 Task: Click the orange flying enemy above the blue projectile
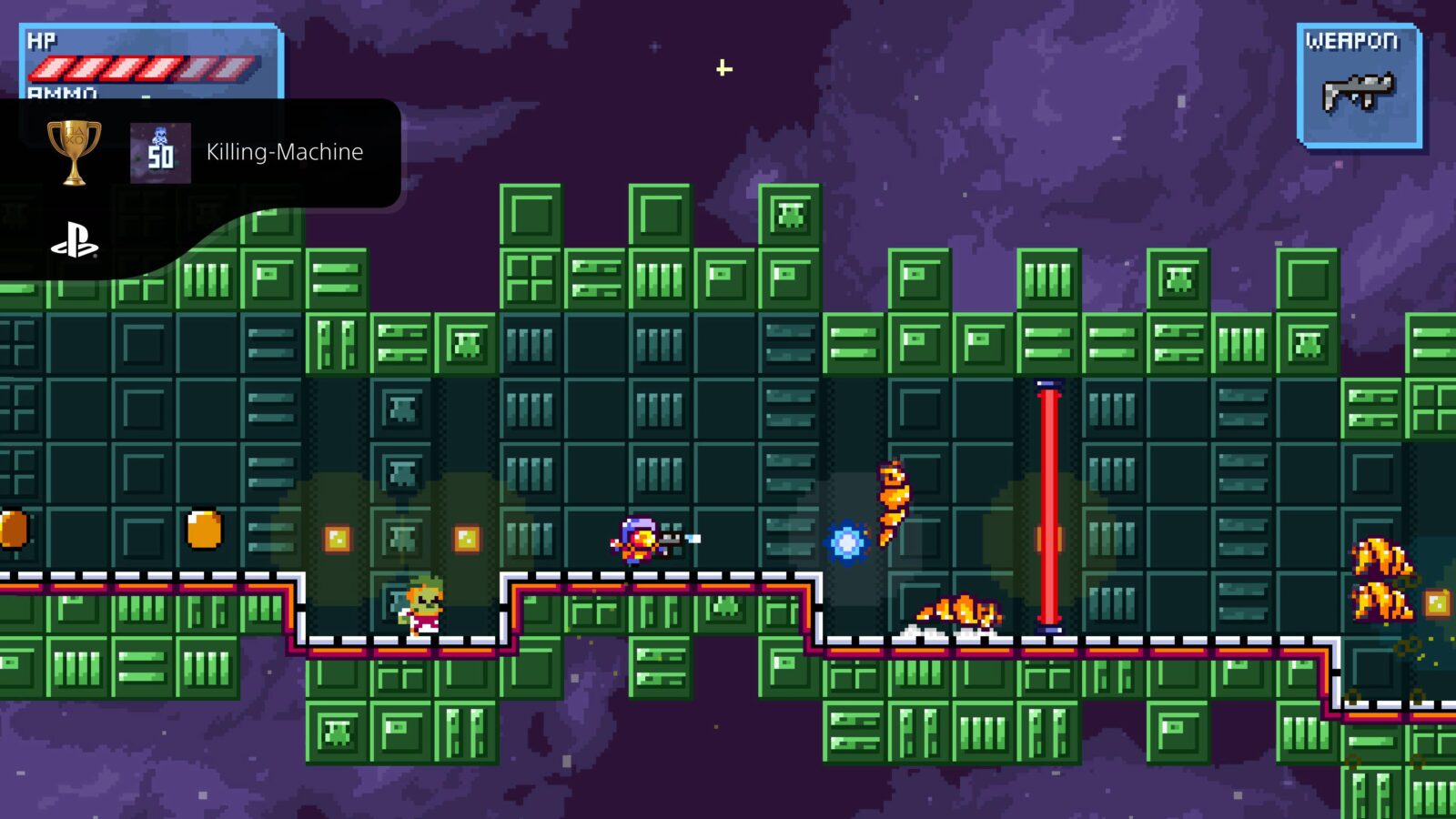(893, 500)
